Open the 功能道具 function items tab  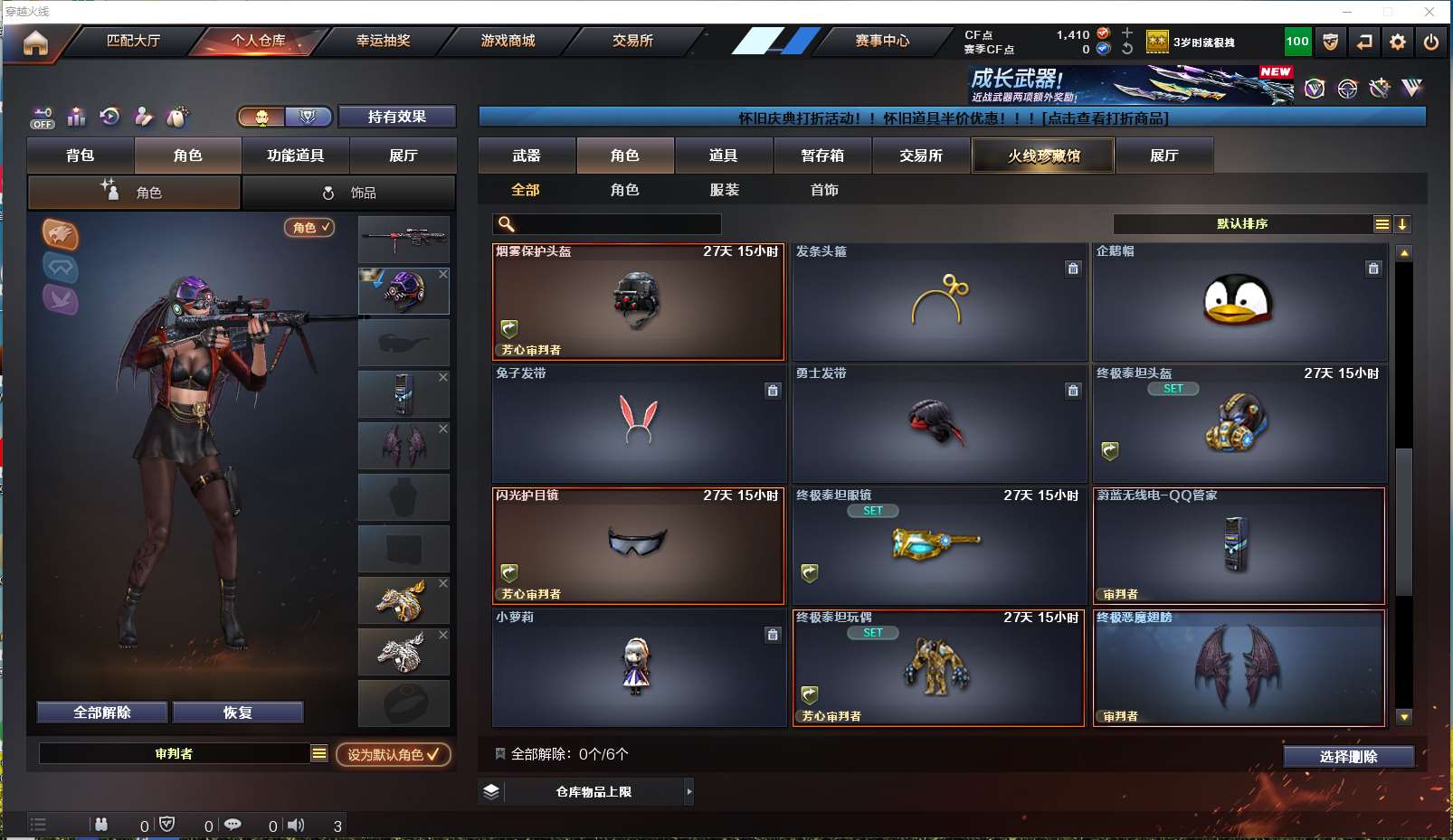[295, 156]
